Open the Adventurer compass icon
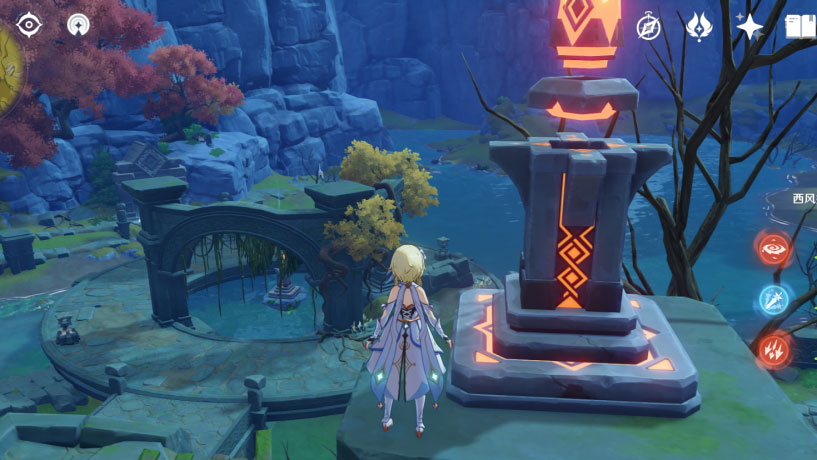The image size is (817, 460). coord(649,27)
